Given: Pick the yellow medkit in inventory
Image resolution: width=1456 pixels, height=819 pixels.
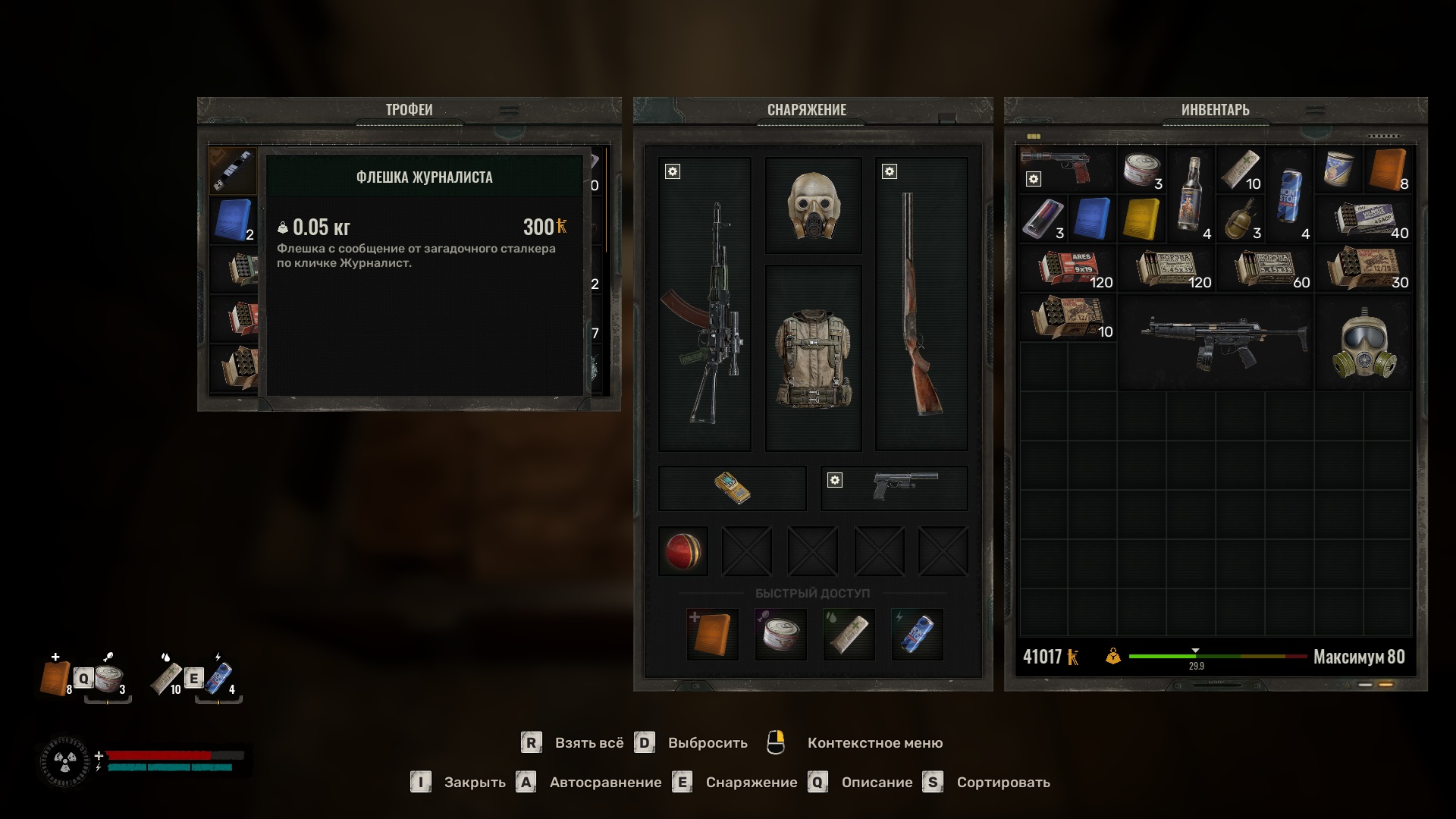Looking at the screenshot, I should [x=1142, y=220].
